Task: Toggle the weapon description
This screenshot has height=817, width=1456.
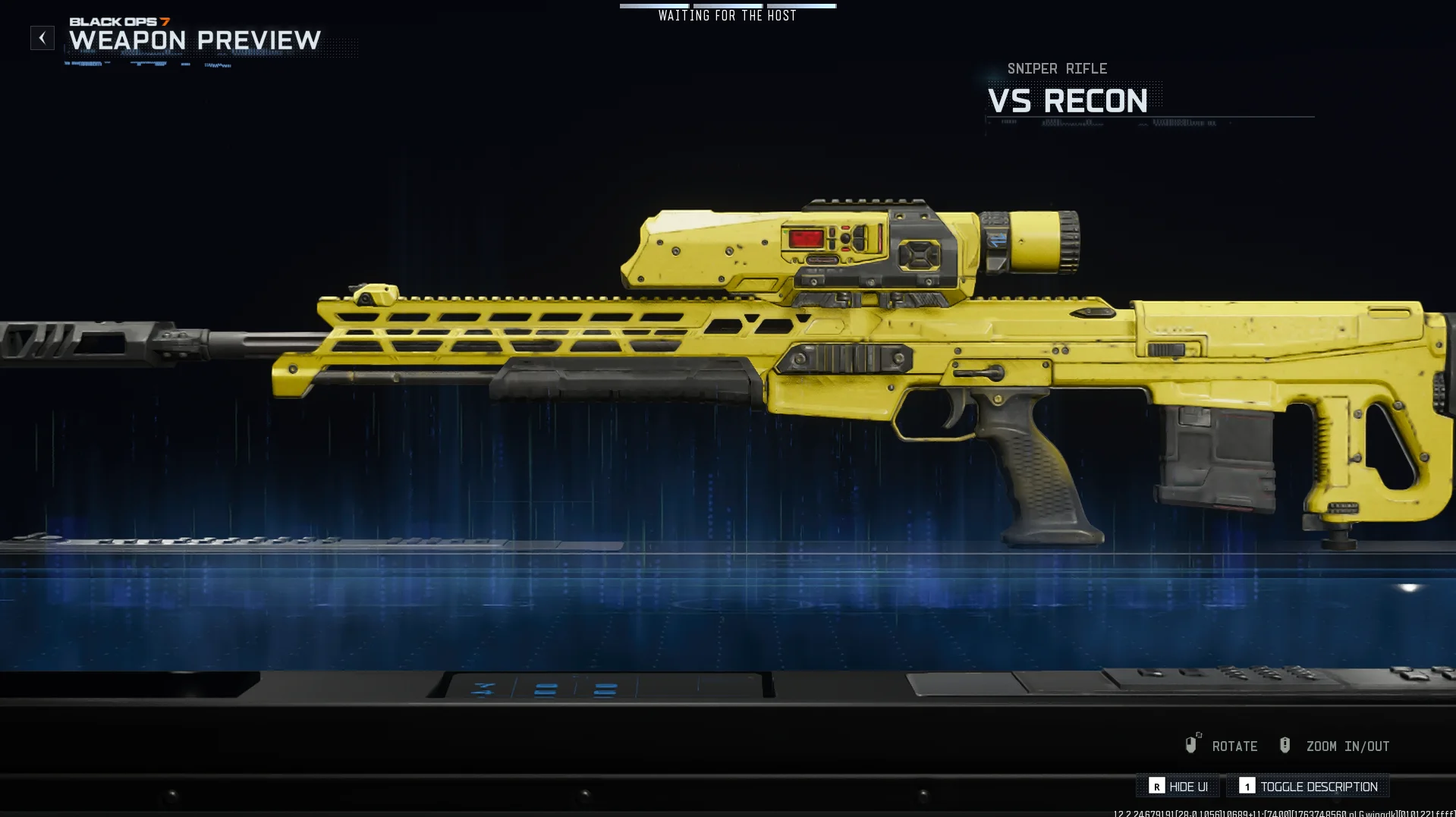Action: click(x=1308, y=787)
